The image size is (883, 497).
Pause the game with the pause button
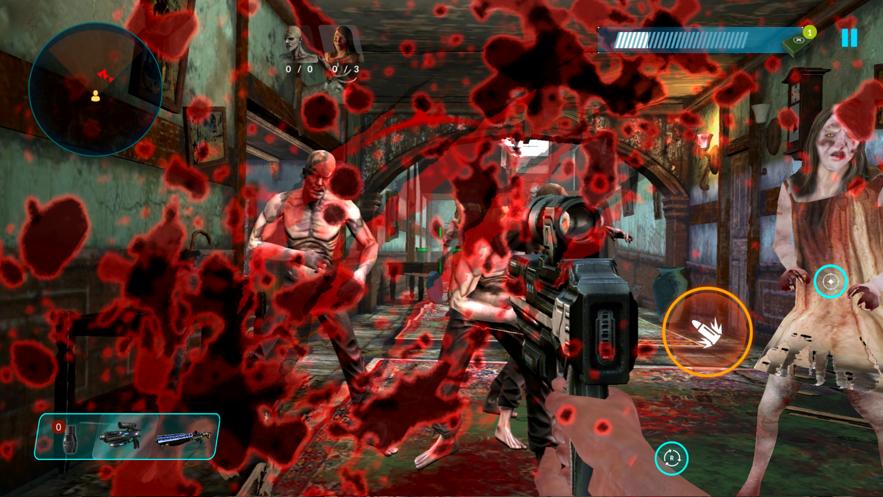click(849, 38)
